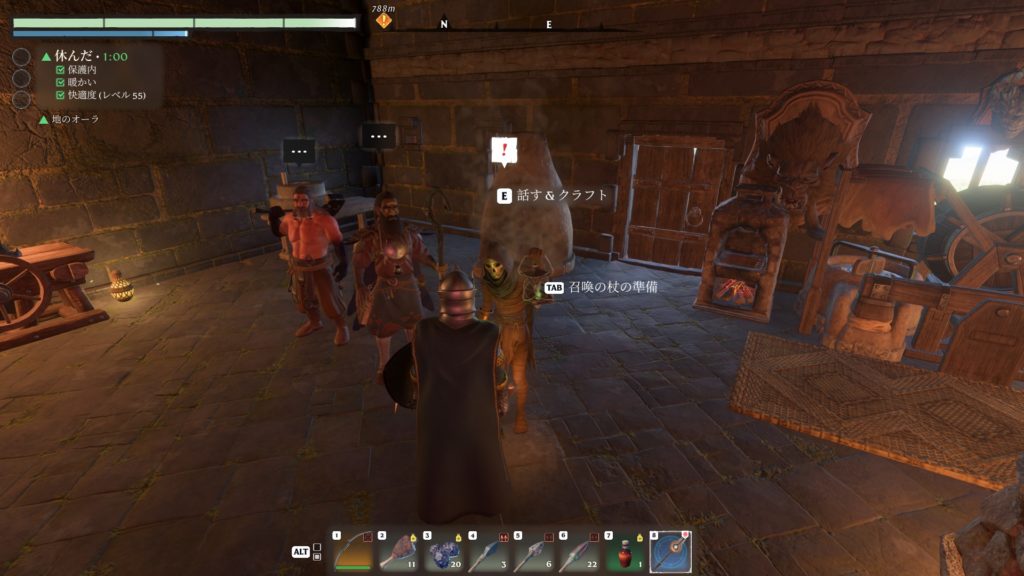The height and width of the screenshot is (576, 1024).
Task: Select the bow in hotbar slot 1
Action: tap(353, 551)
